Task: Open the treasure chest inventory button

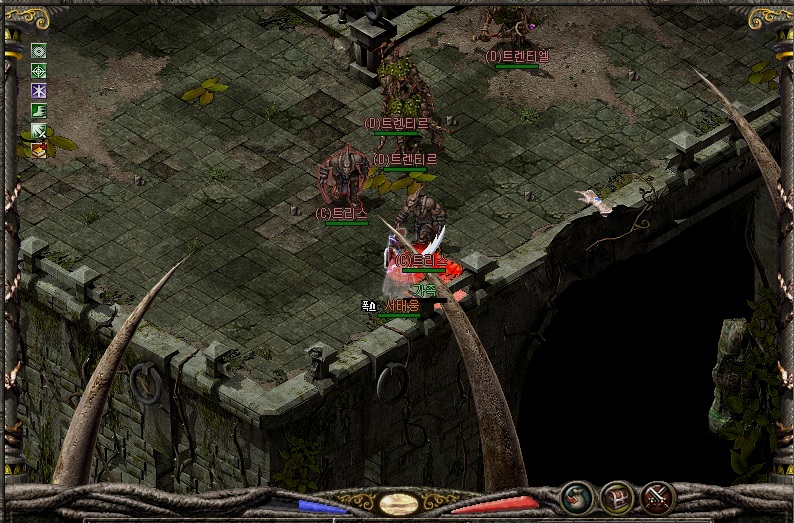Action: pos(616,497)
